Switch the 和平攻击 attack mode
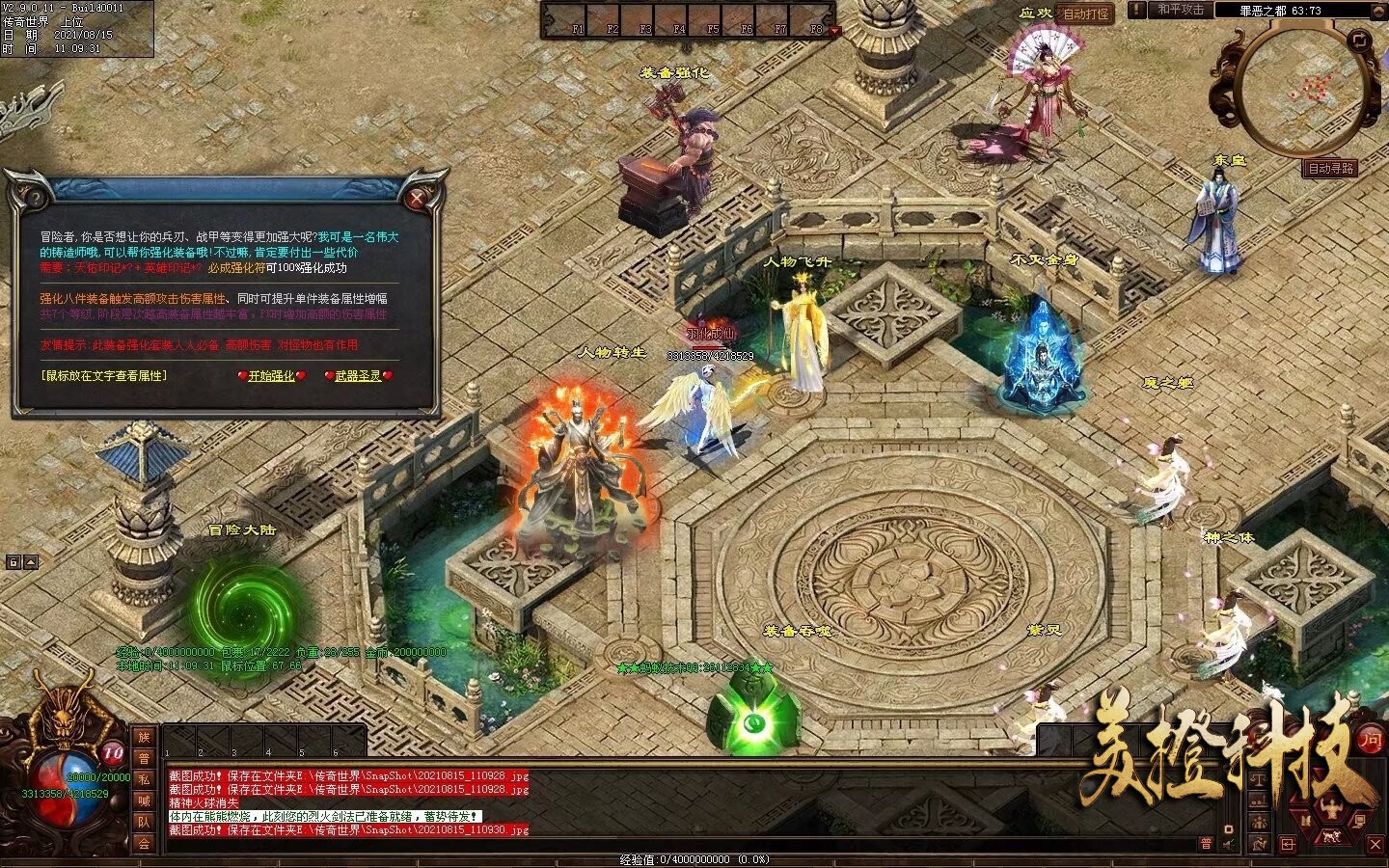 1181,10
